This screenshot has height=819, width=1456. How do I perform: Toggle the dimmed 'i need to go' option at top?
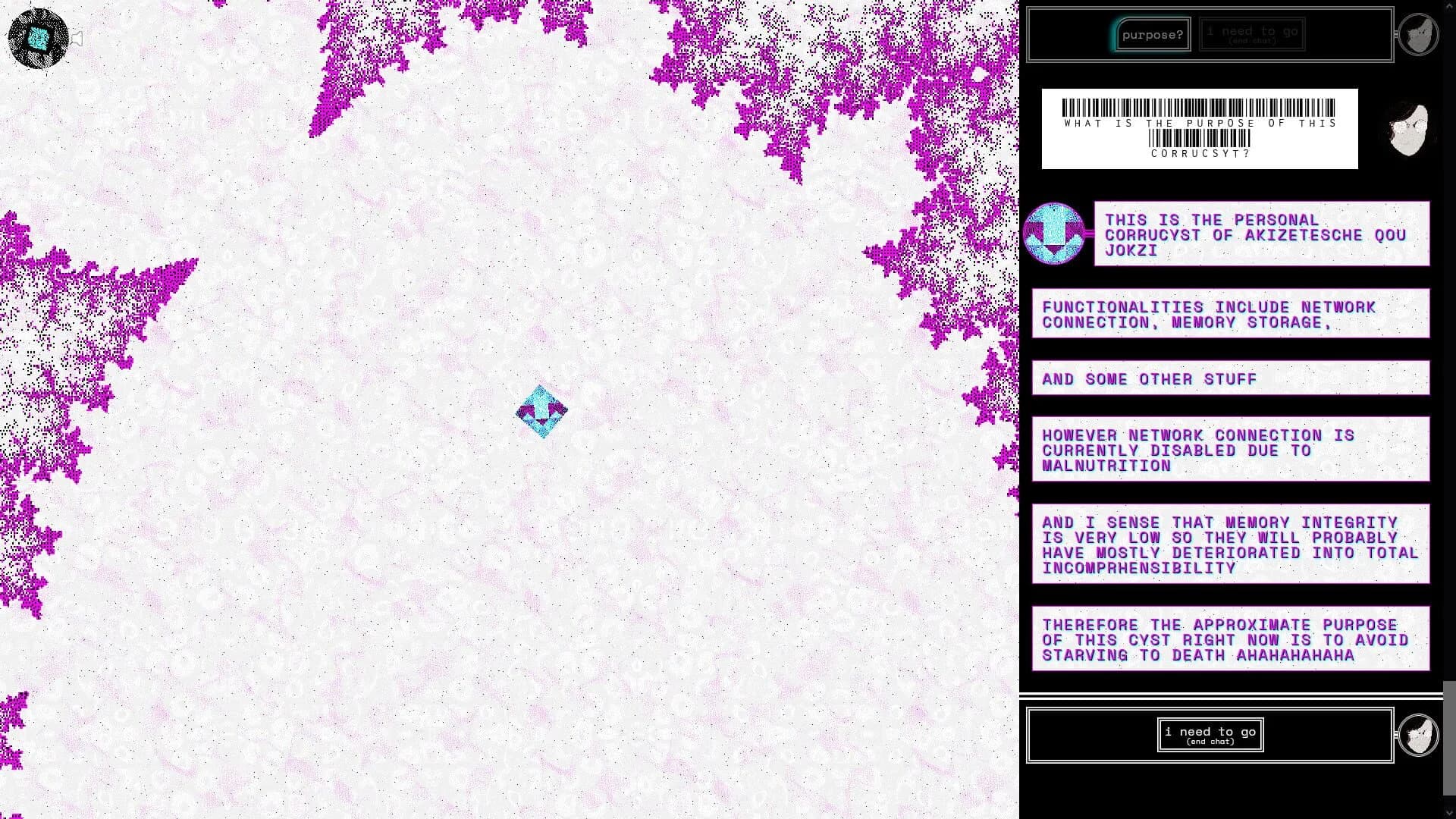1251,33
